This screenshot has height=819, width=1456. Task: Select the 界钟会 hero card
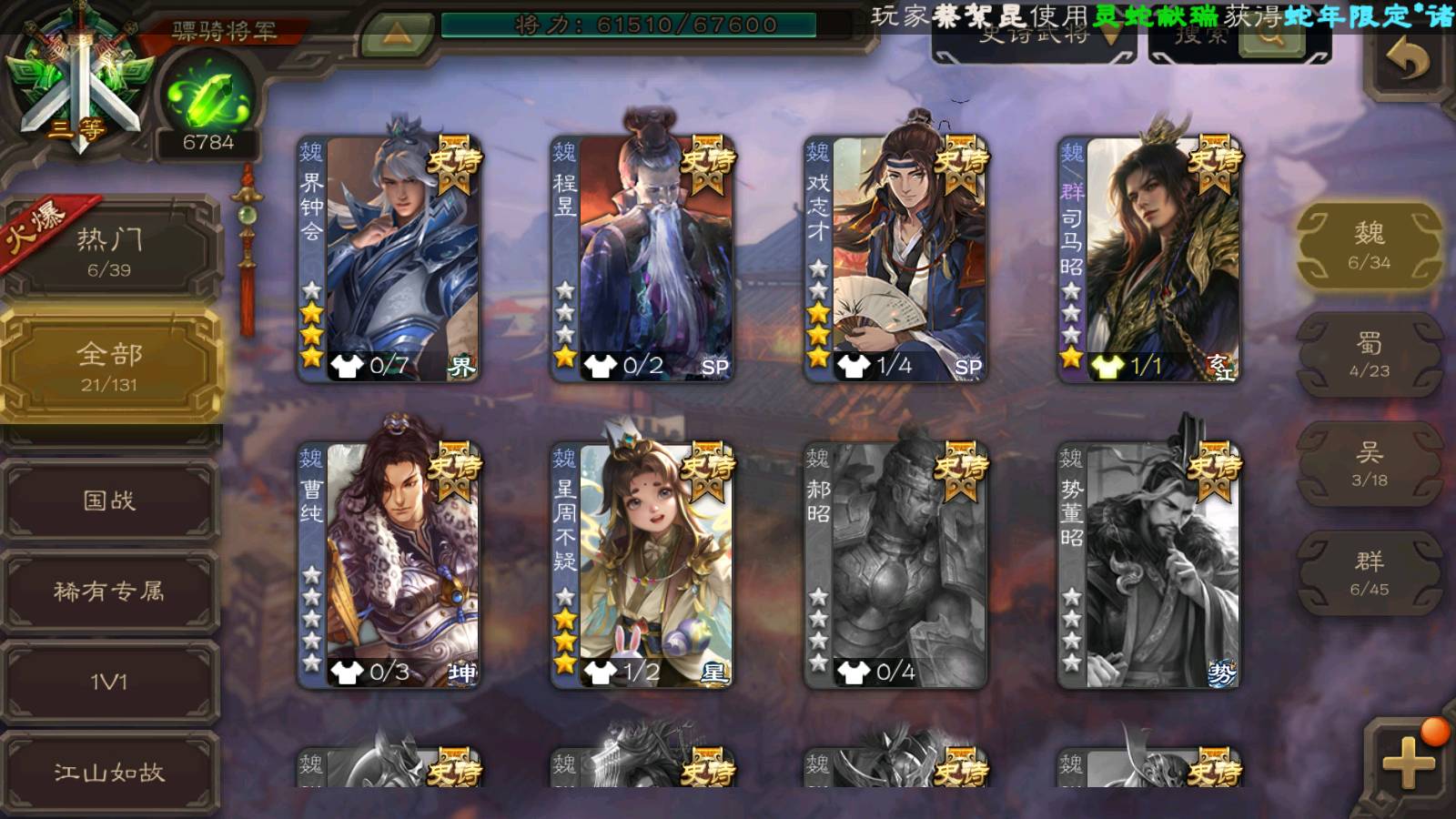389,258
